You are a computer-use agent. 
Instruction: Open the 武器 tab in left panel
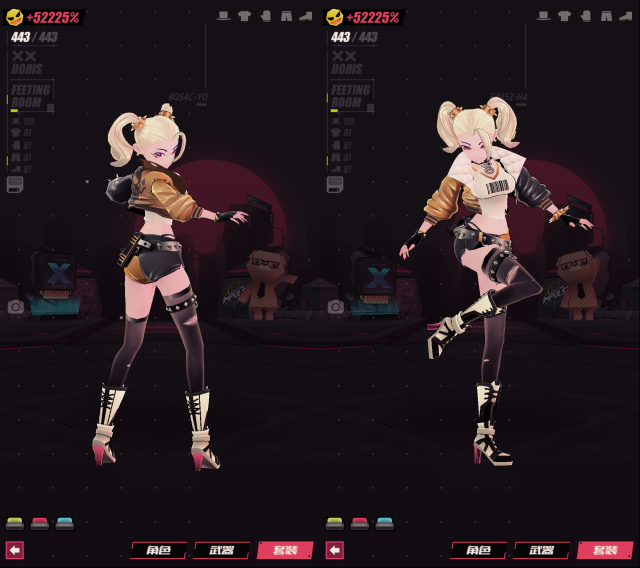pyautogui.click(x=221, y=550)
